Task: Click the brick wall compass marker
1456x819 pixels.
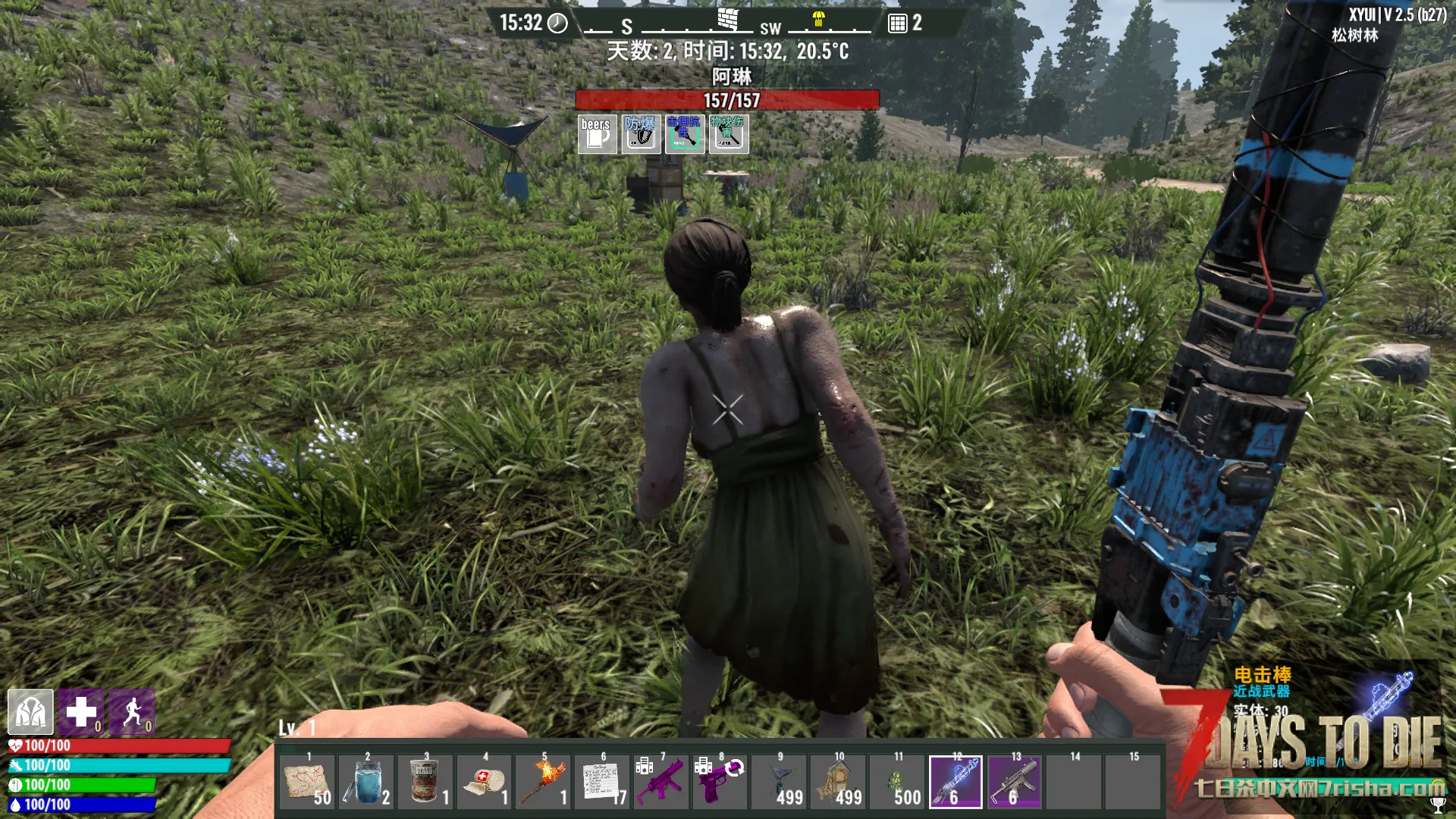Action: click(x=728, y=19)
